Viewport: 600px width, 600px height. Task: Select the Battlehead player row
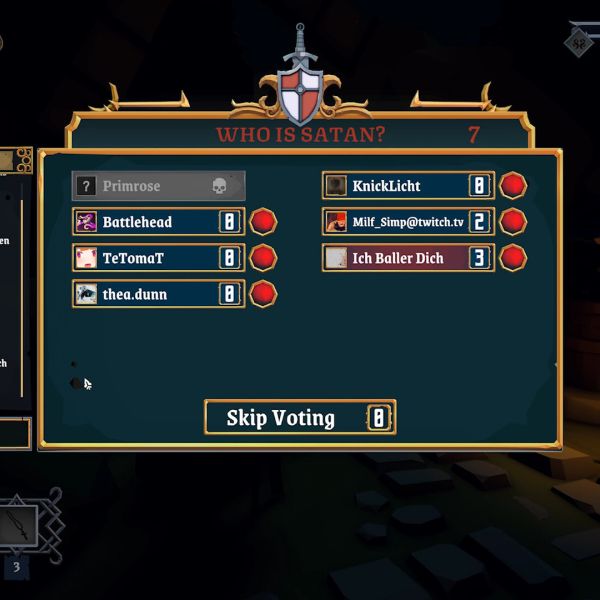[x=158, y=222]
